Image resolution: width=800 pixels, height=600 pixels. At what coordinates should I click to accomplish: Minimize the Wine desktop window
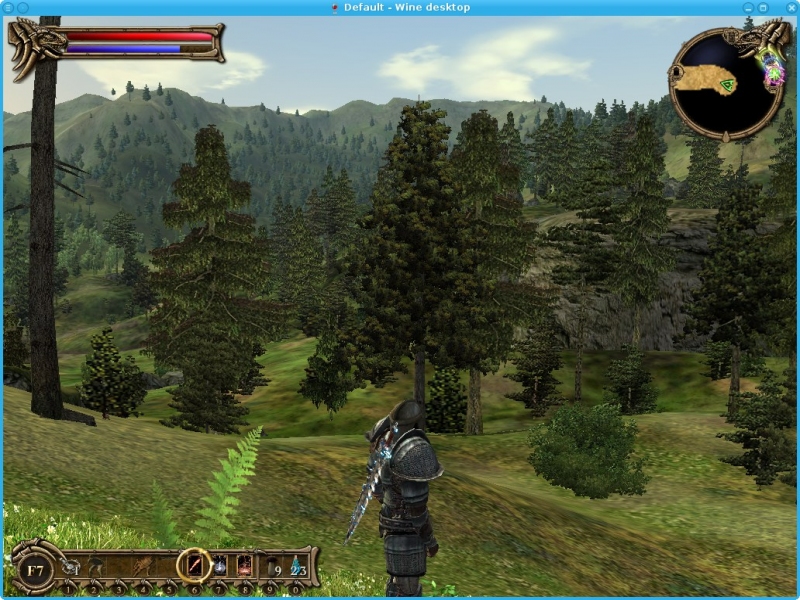[x=747, y=7]
